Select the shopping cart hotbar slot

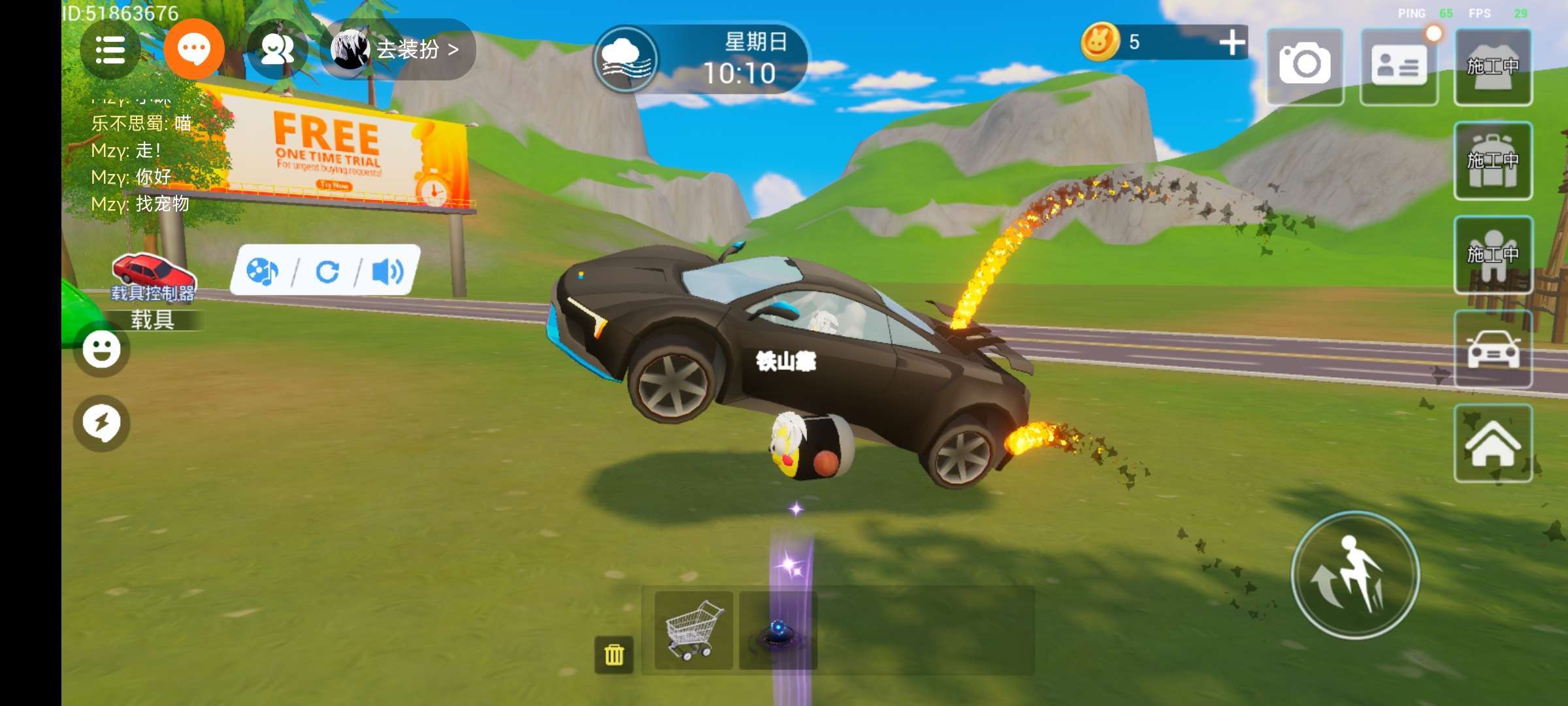click(x=693, y=630)
